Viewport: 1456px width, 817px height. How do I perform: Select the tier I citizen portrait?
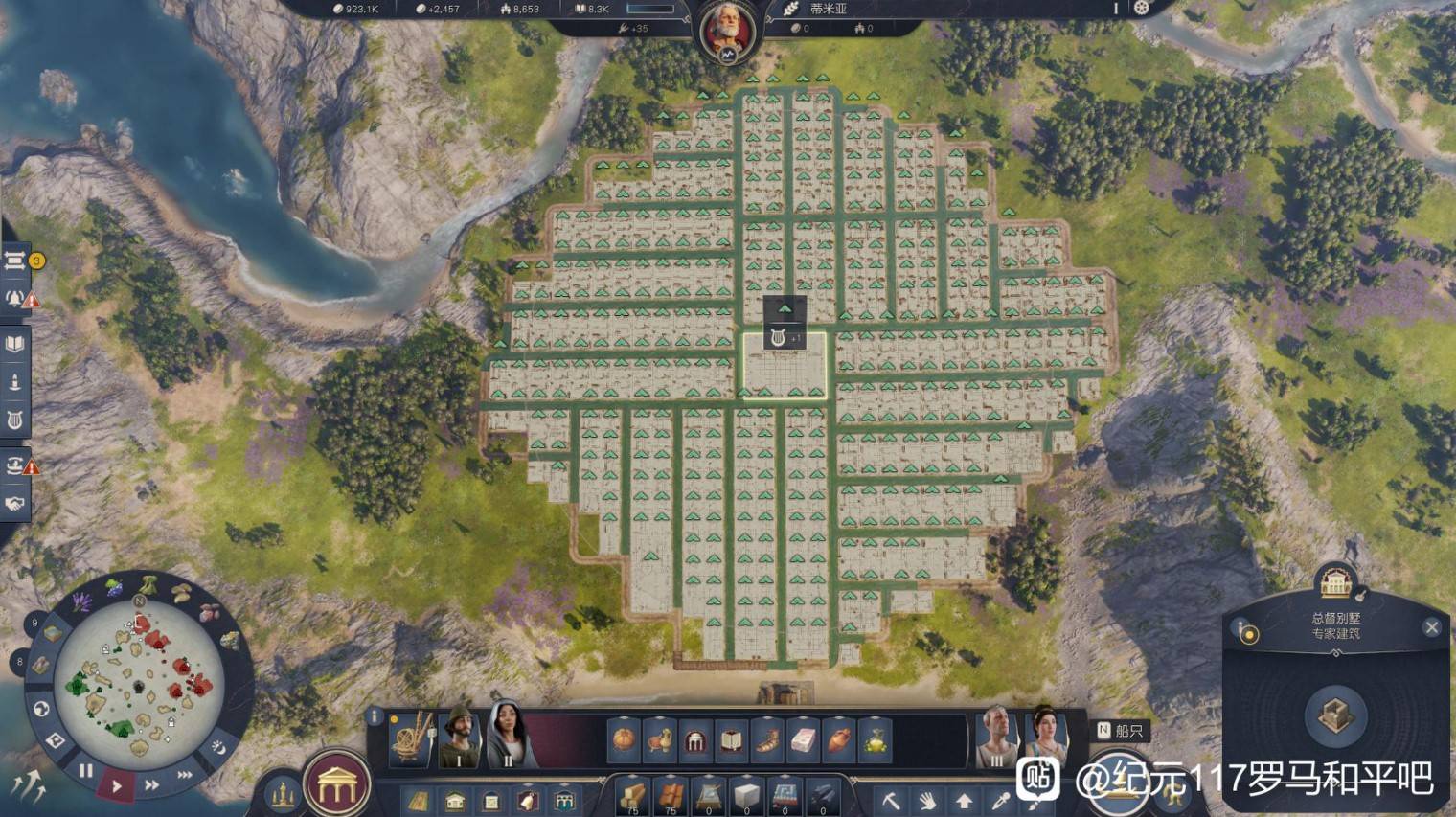pyautogui.click(x=461, y=736)
